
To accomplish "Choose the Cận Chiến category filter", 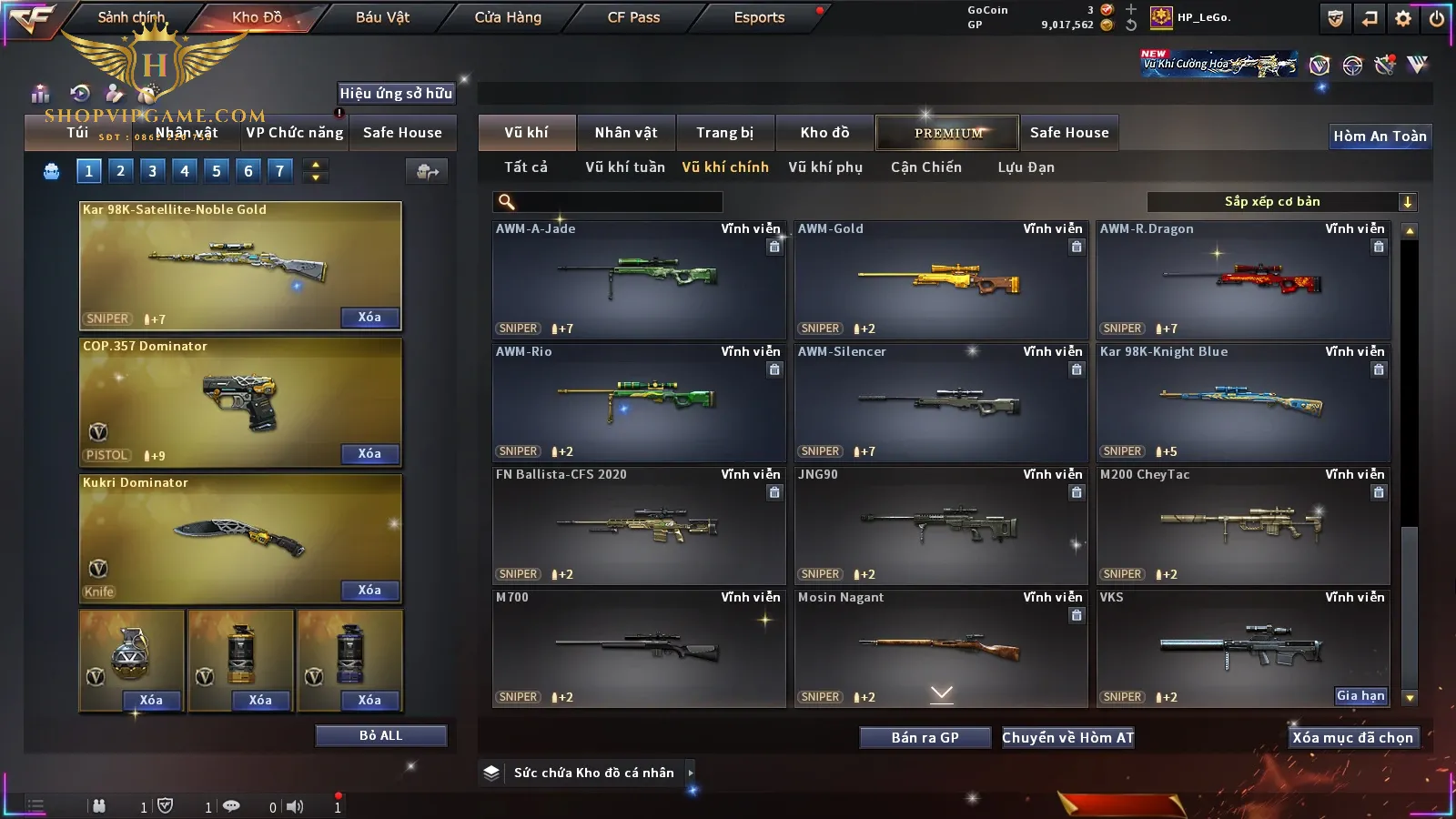I will point(925,167).
